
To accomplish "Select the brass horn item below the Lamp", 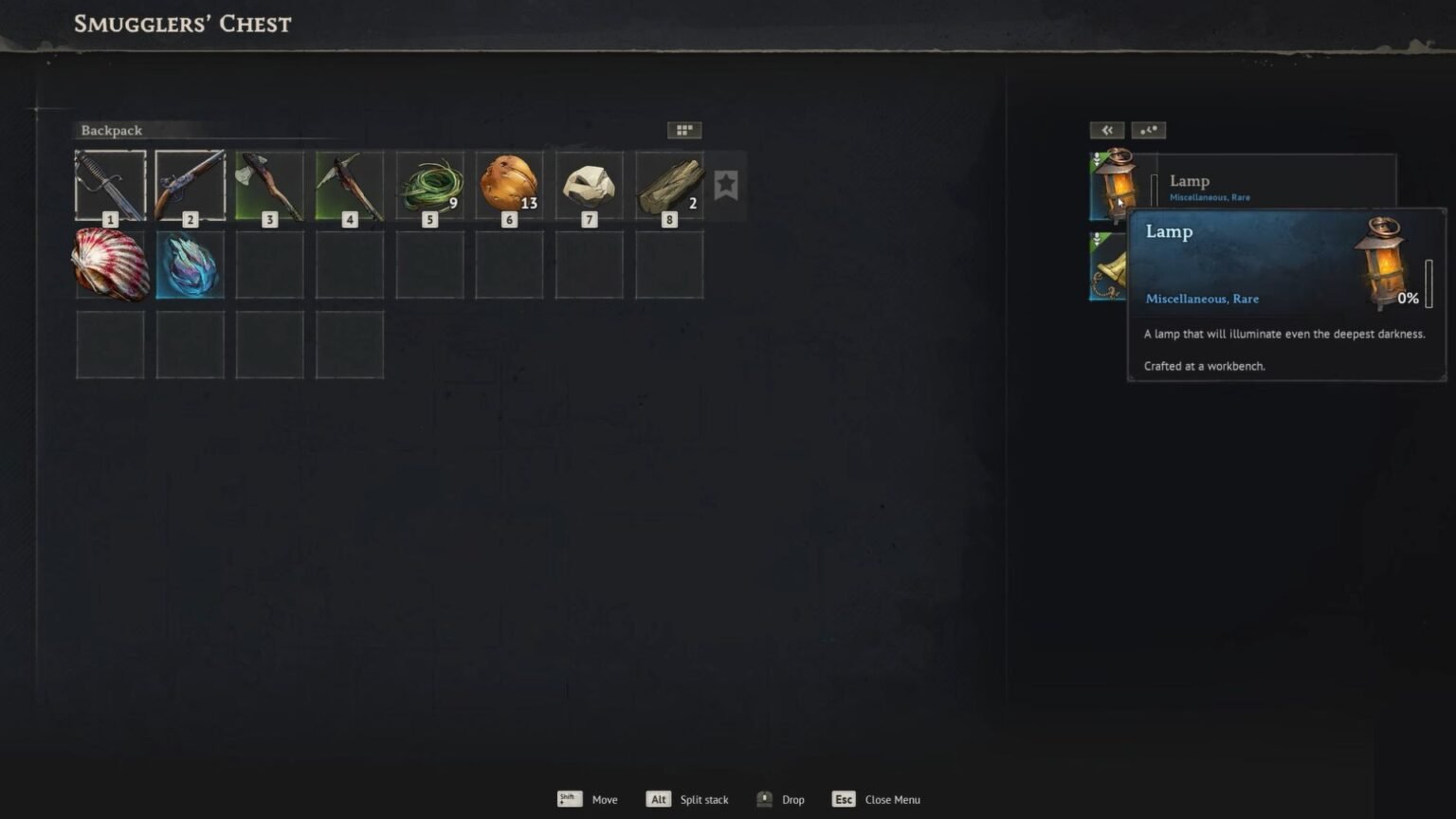I will [1106, 268].
